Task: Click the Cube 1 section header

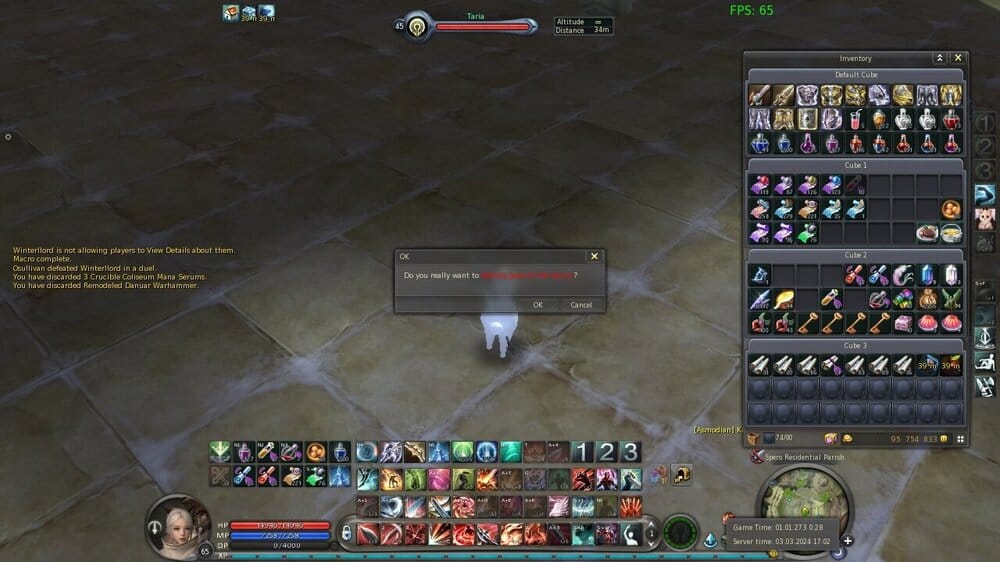Action: point(855,165)
